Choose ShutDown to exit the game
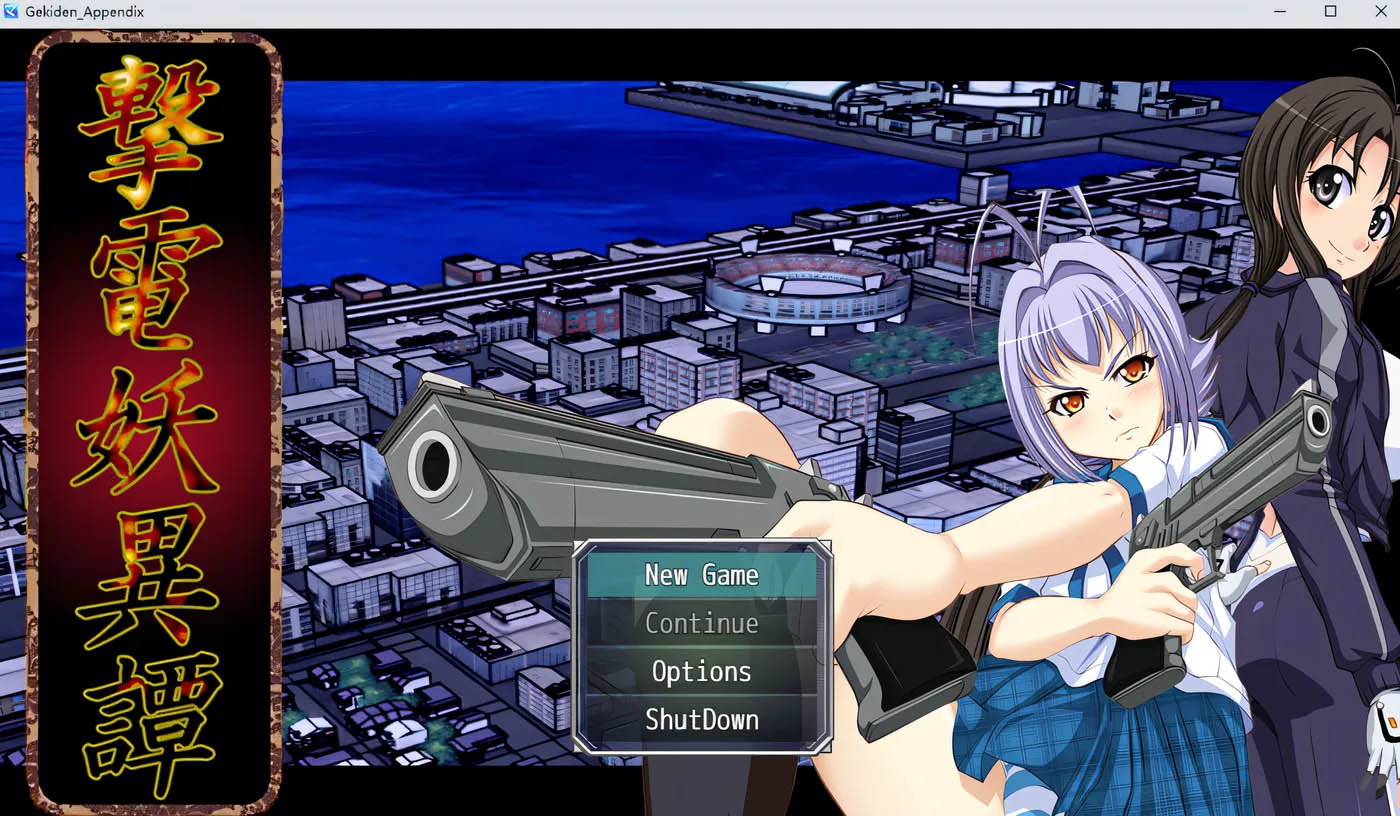 (702, 720)
